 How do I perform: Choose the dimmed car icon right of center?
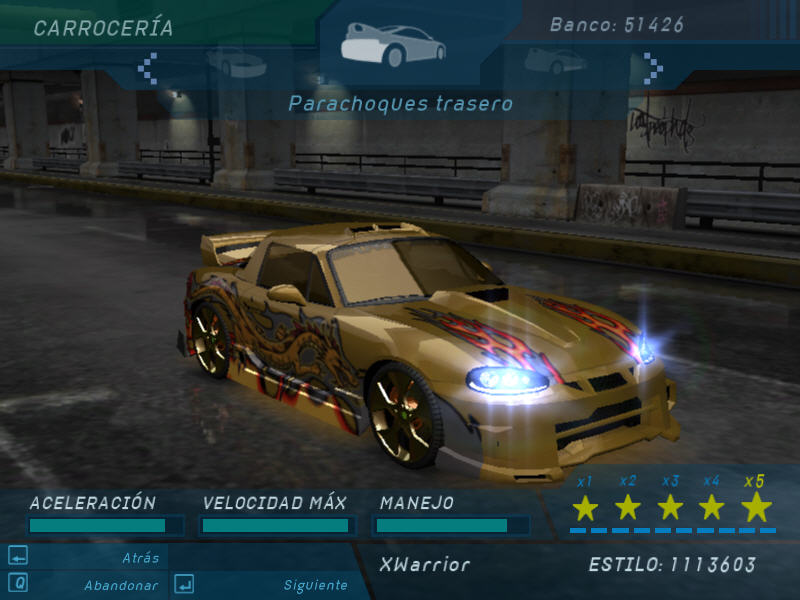click(x=555, y=60)
